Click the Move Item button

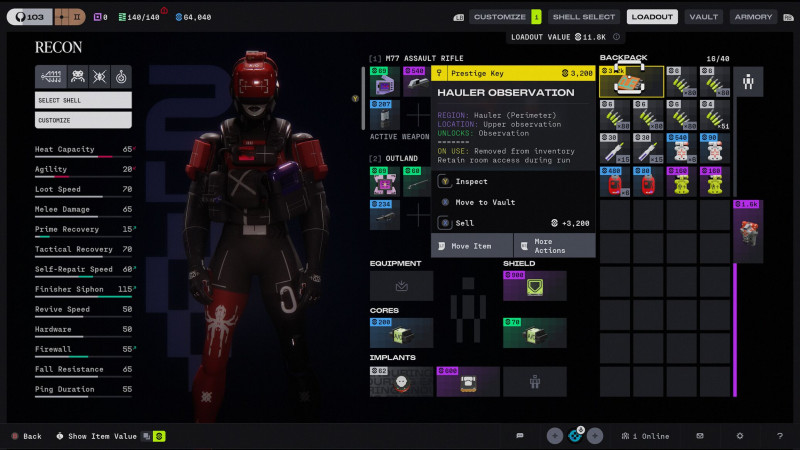(x=472, y=245)
